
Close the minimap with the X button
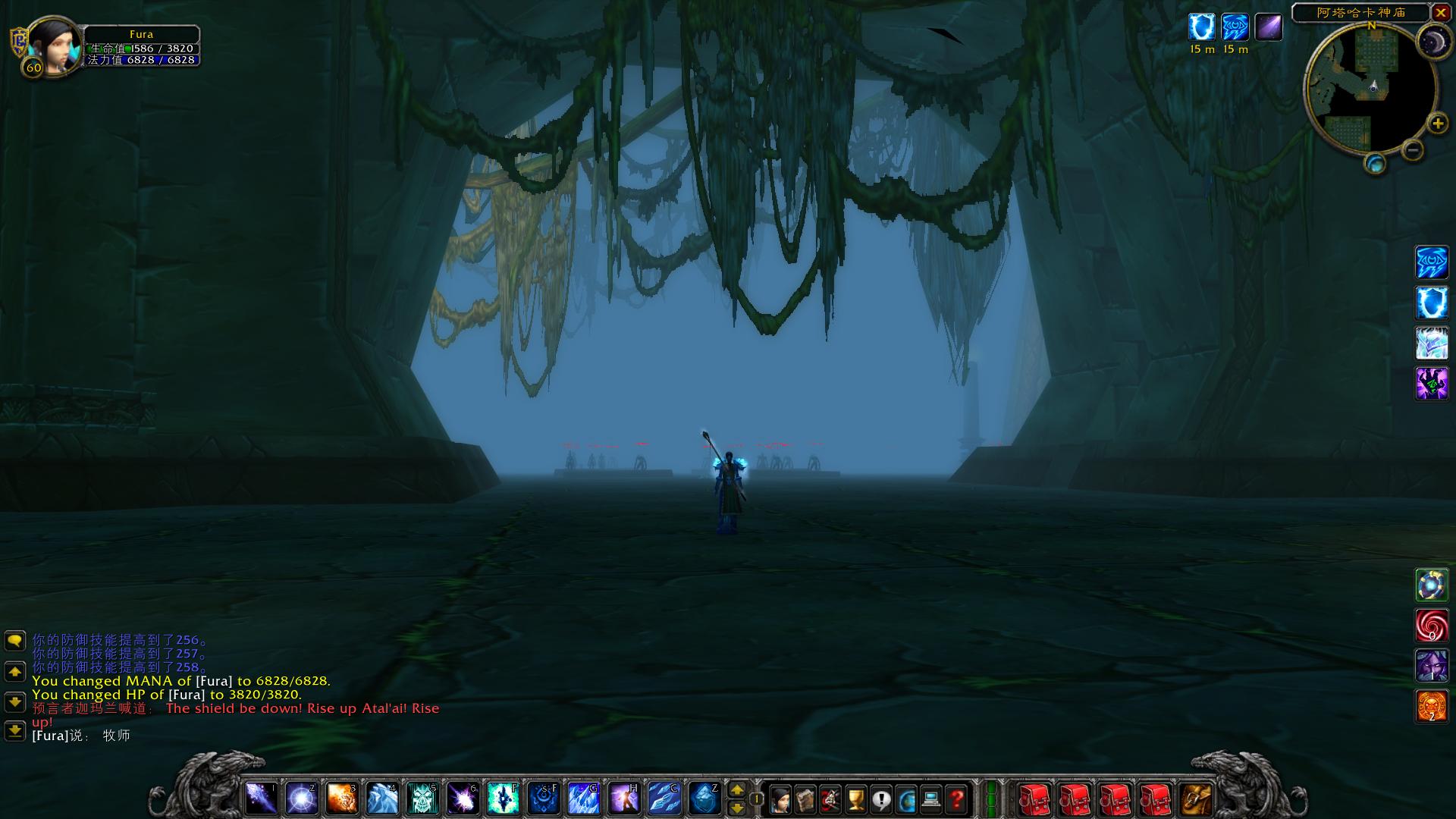coord(1440,13)
